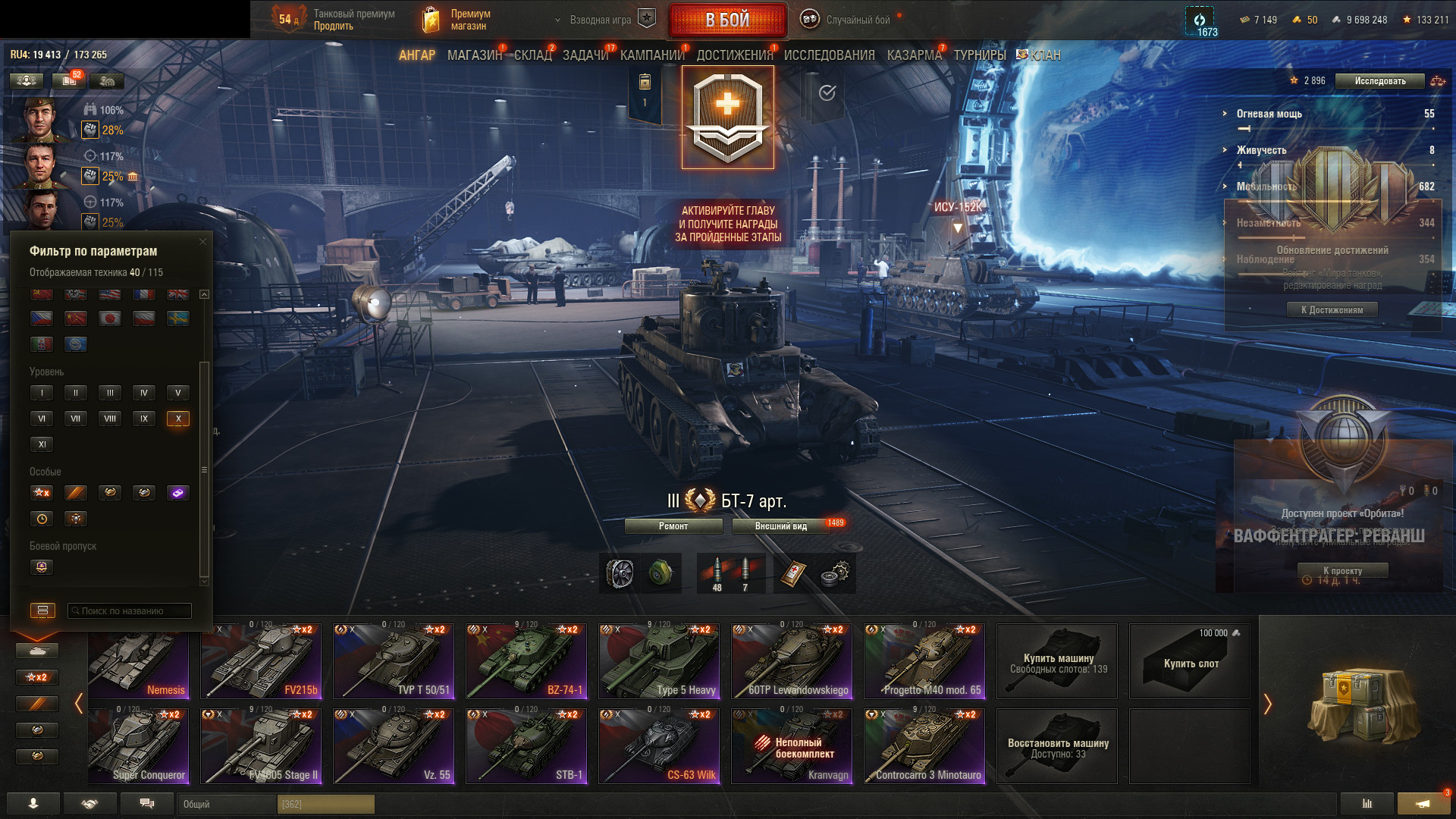
Task: Click the Исследовать button
Action: click(x=1379, y=81)
